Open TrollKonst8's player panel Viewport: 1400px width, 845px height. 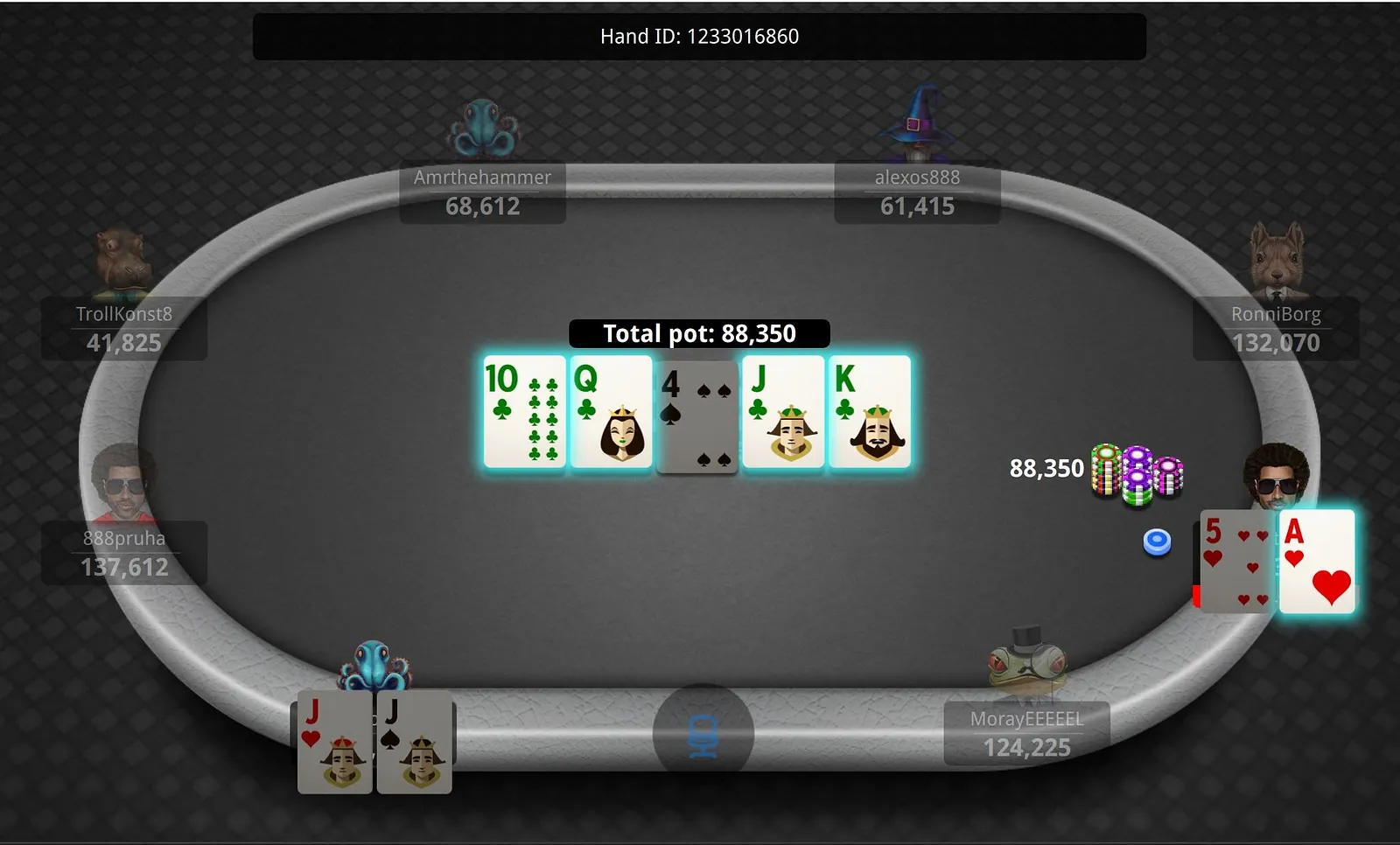click(x=124, y=329)
